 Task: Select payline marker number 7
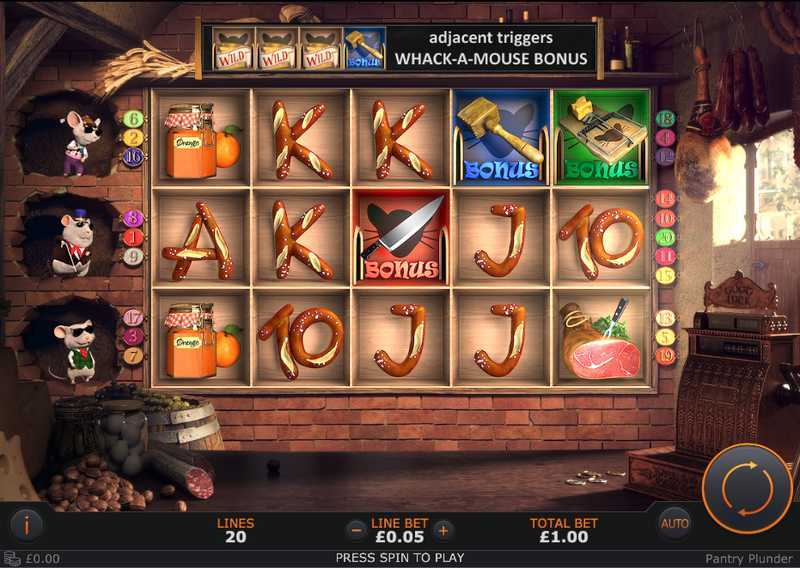134,355
